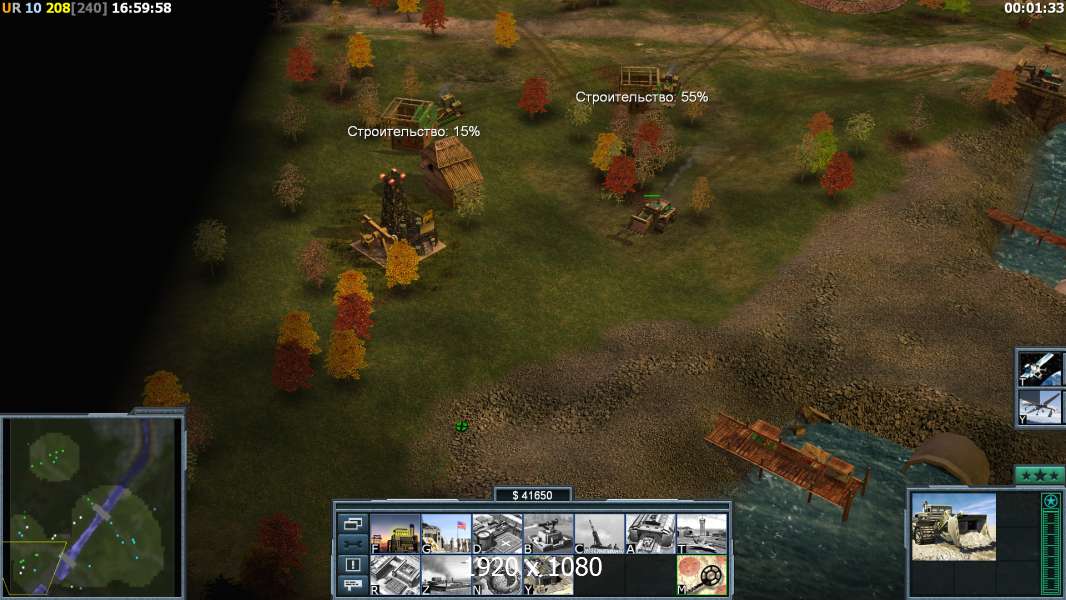Viewport: 1066px width, 600px height.
Task: Activate the drone aircraft power shortcut
Action: (1040, 408)
